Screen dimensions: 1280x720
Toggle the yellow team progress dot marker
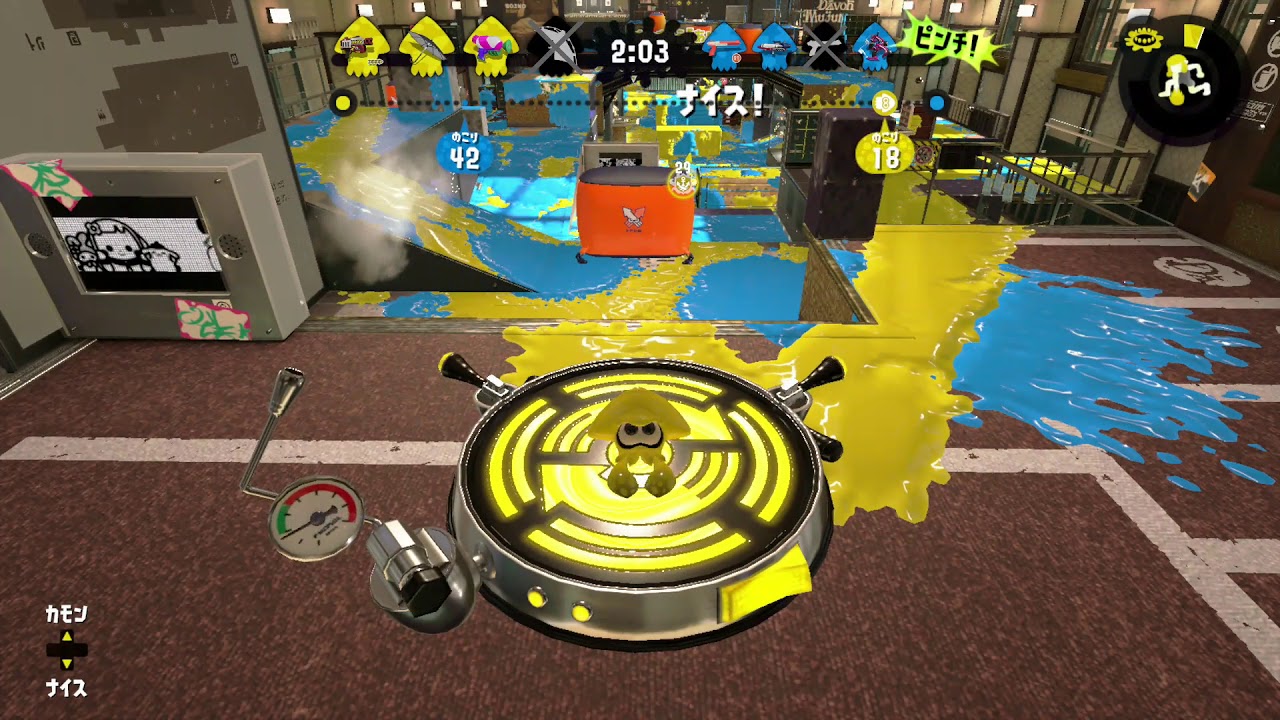click(344, 101)
